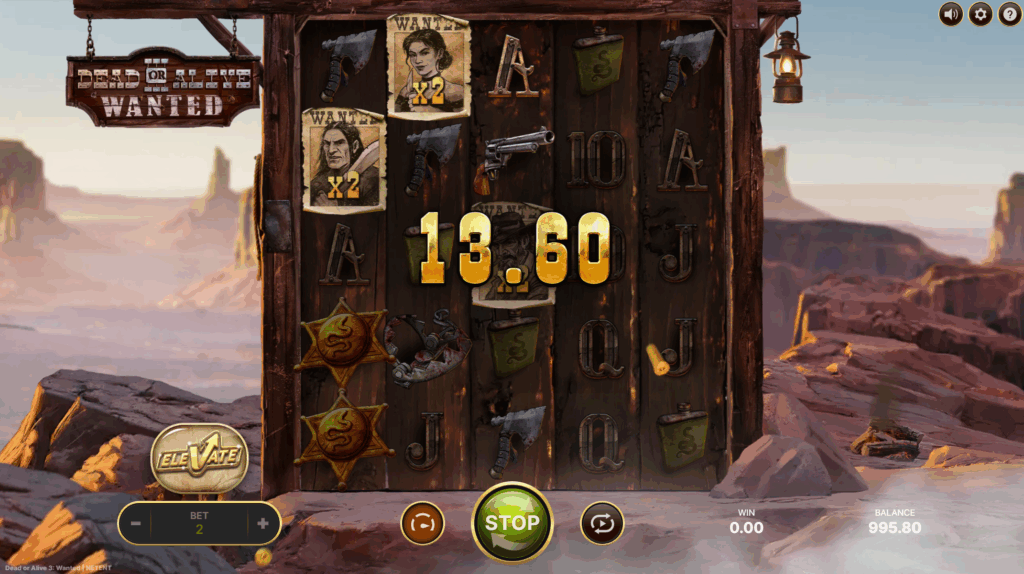Show the help question mark page
Screen dimensions: 1024x574
coord(1009,14)
